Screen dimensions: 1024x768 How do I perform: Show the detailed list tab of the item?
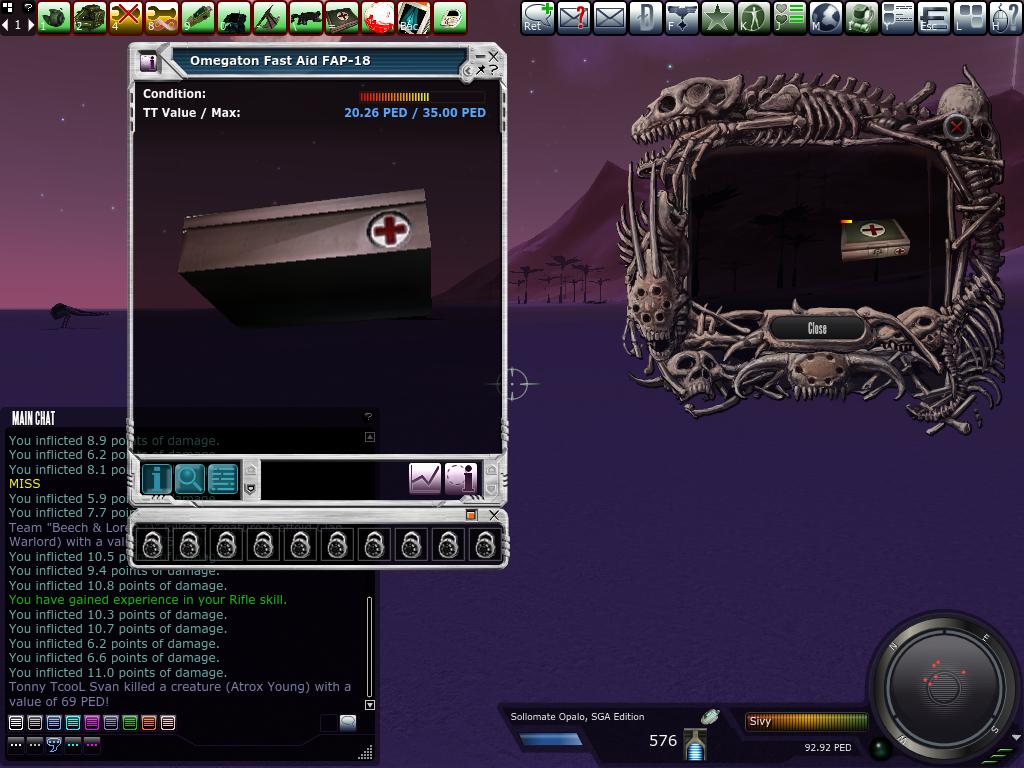(x=223, y=479)
